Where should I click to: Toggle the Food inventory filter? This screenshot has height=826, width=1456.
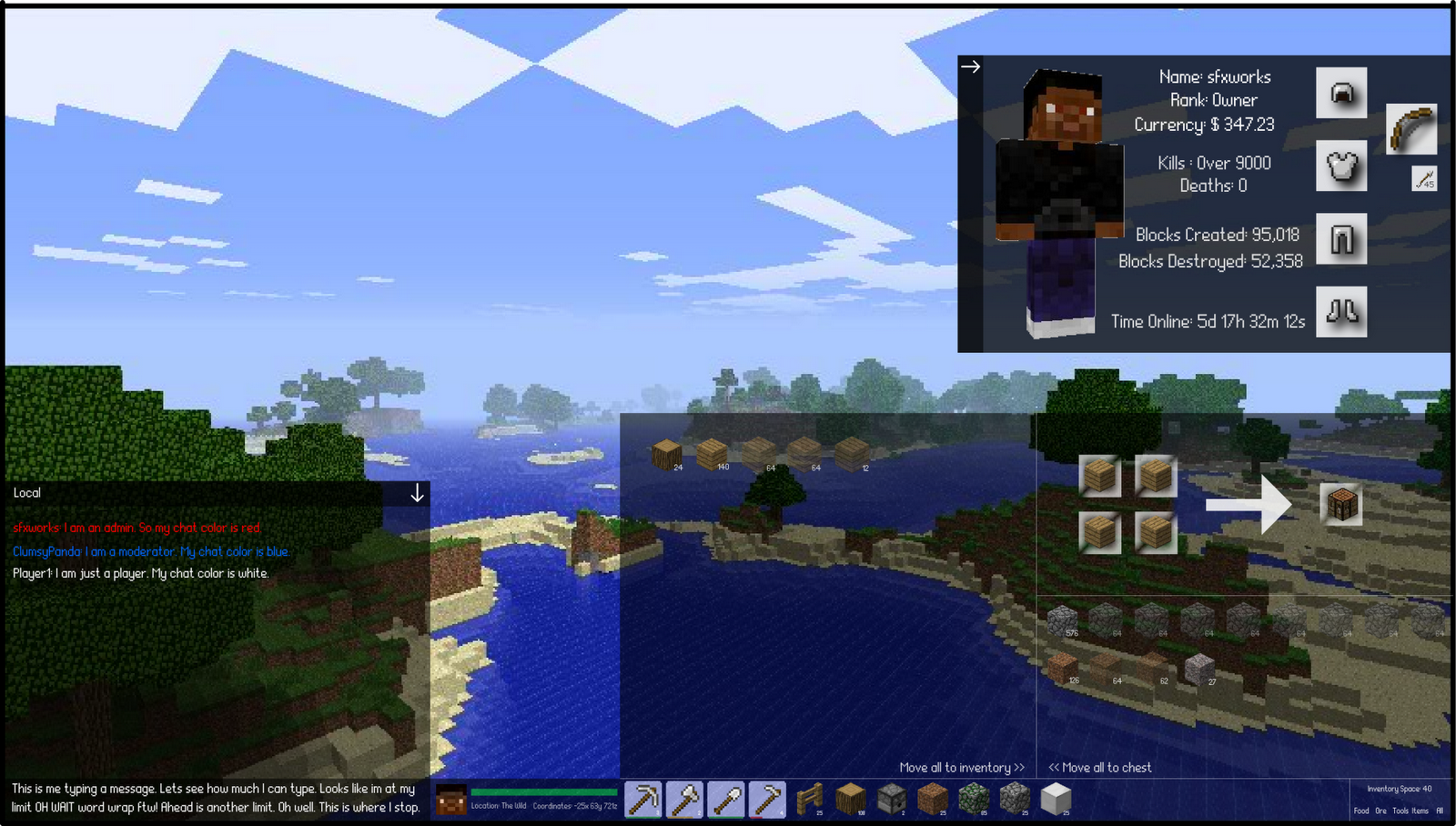[1361, 811]
